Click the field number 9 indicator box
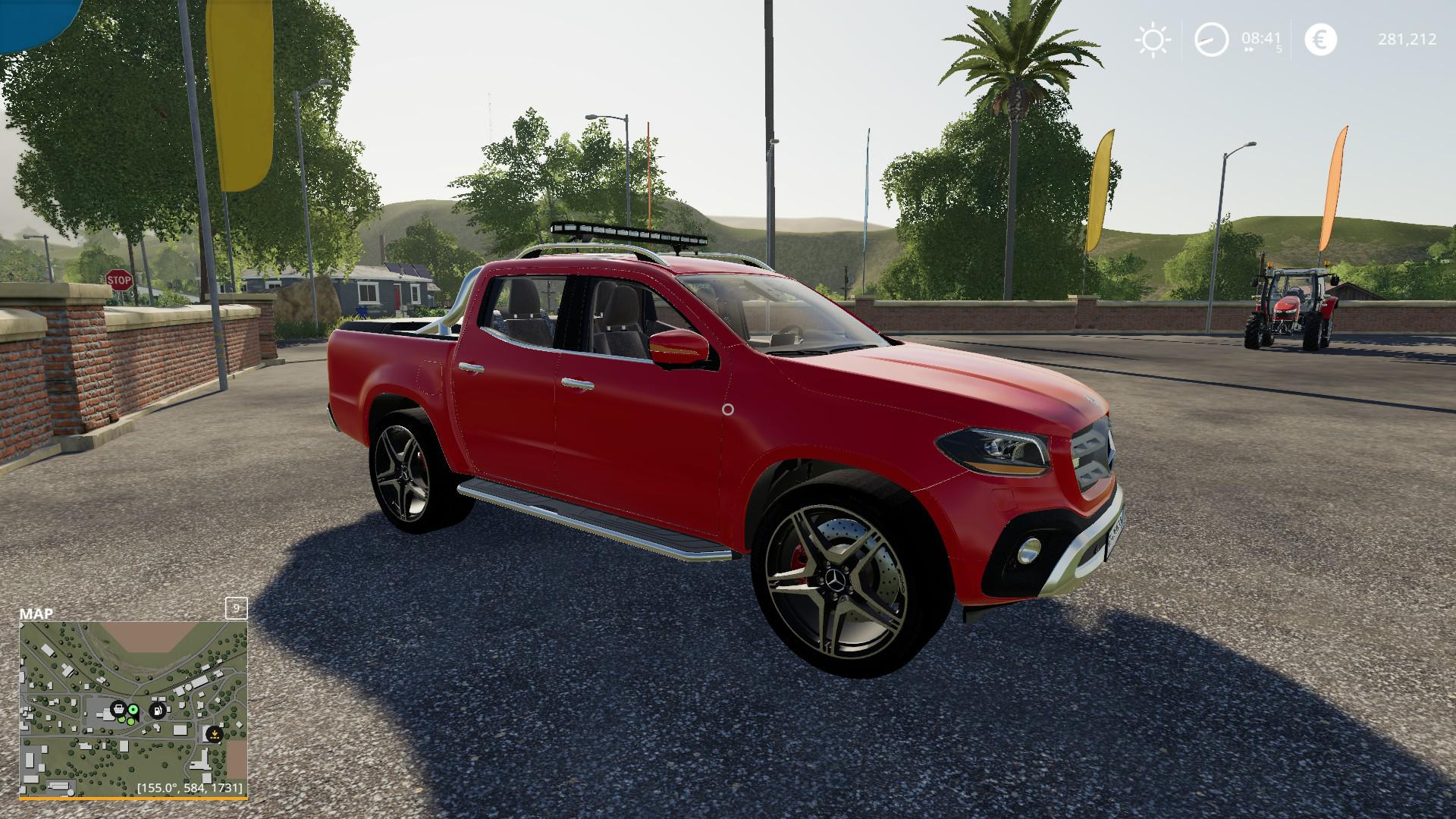Screen dimensions: 1456x819 coord(235,610)
